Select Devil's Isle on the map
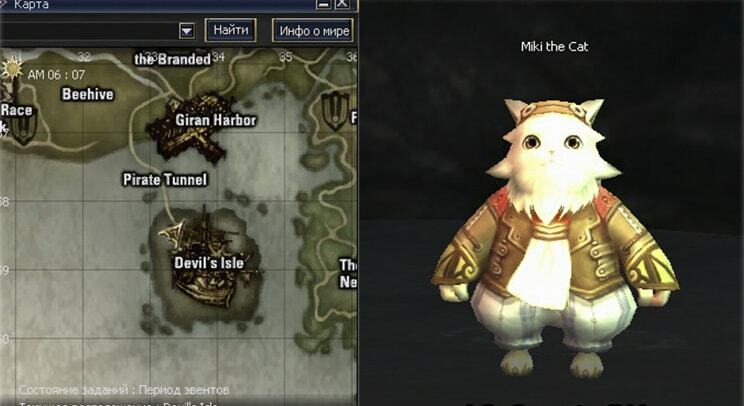Viewport: 744px width, 406px height. [208, 263]
